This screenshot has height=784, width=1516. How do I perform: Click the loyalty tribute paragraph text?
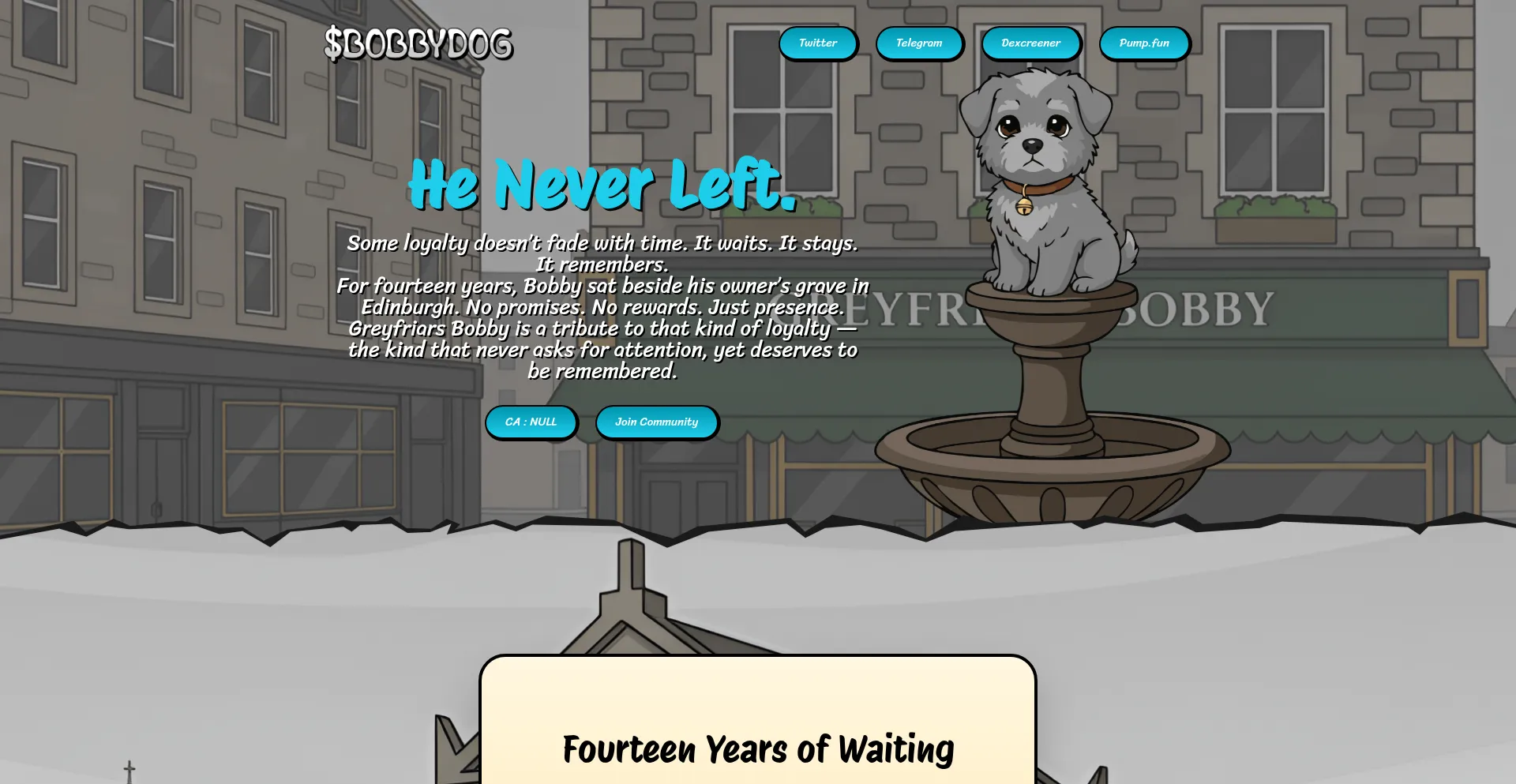coord(602,308)
